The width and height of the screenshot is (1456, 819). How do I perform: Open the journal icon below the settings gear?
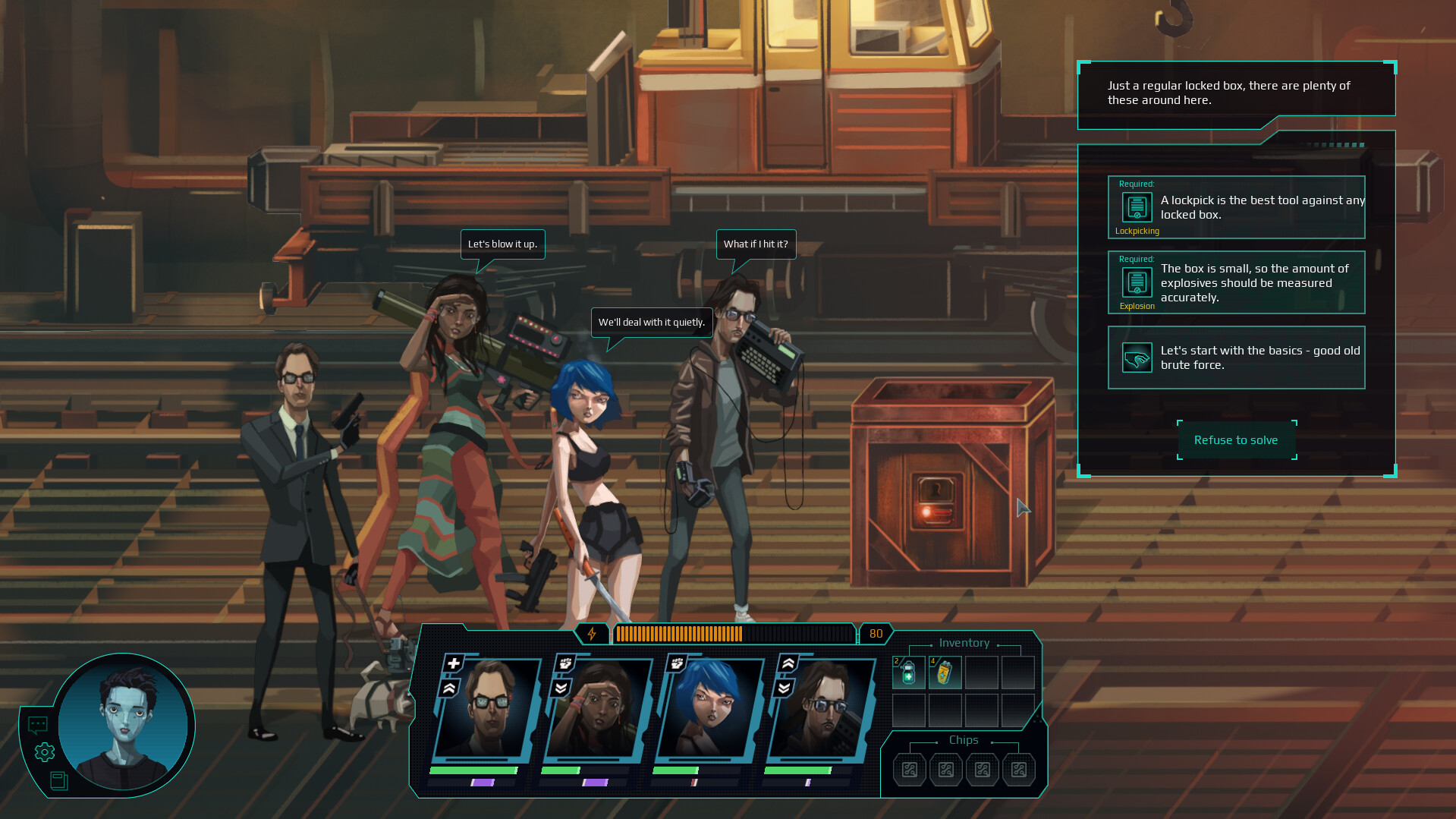point(59,782)
